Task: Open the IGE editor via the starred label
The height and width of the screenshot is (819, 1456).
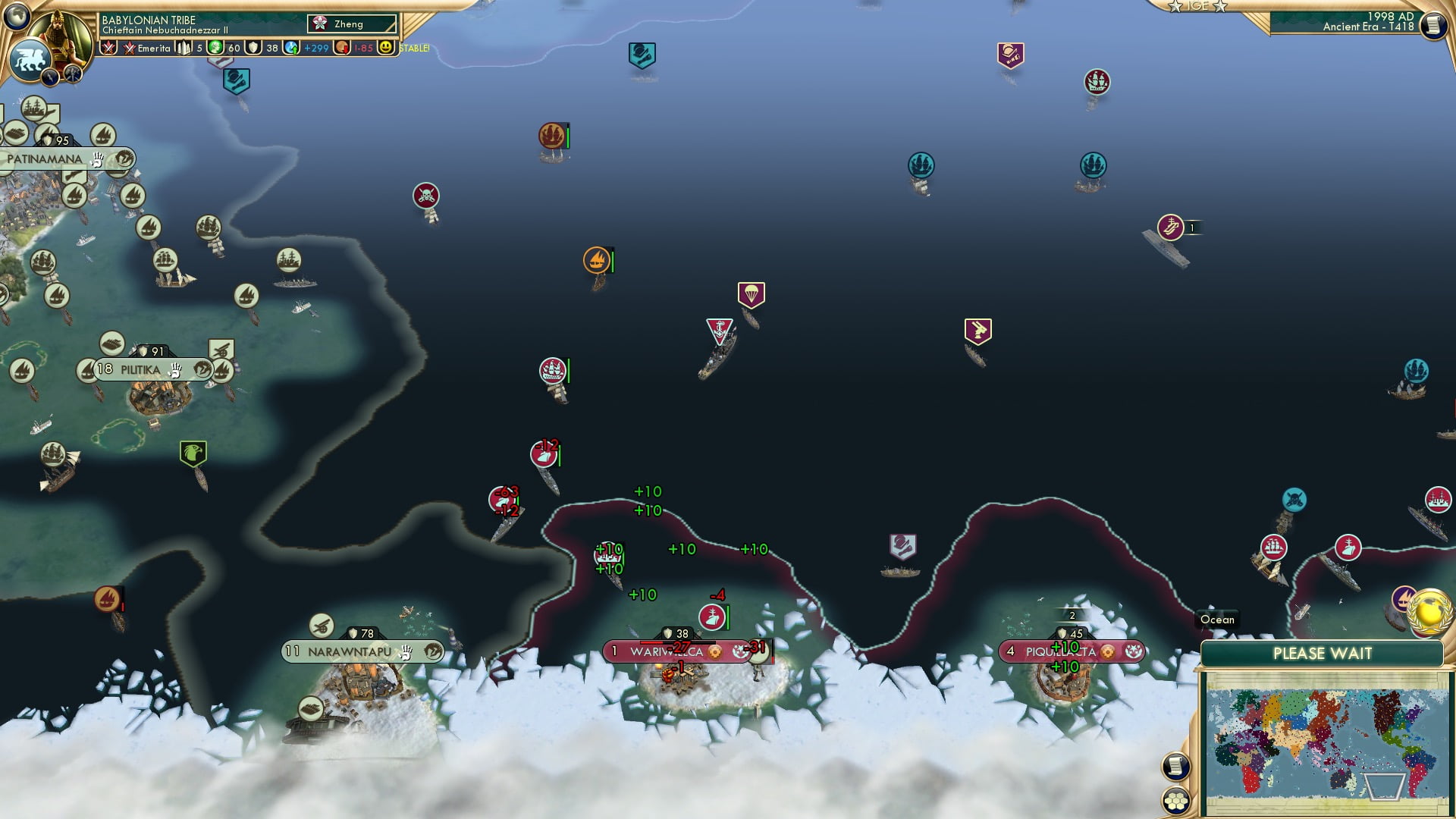Action: [x=1199, y=6]
